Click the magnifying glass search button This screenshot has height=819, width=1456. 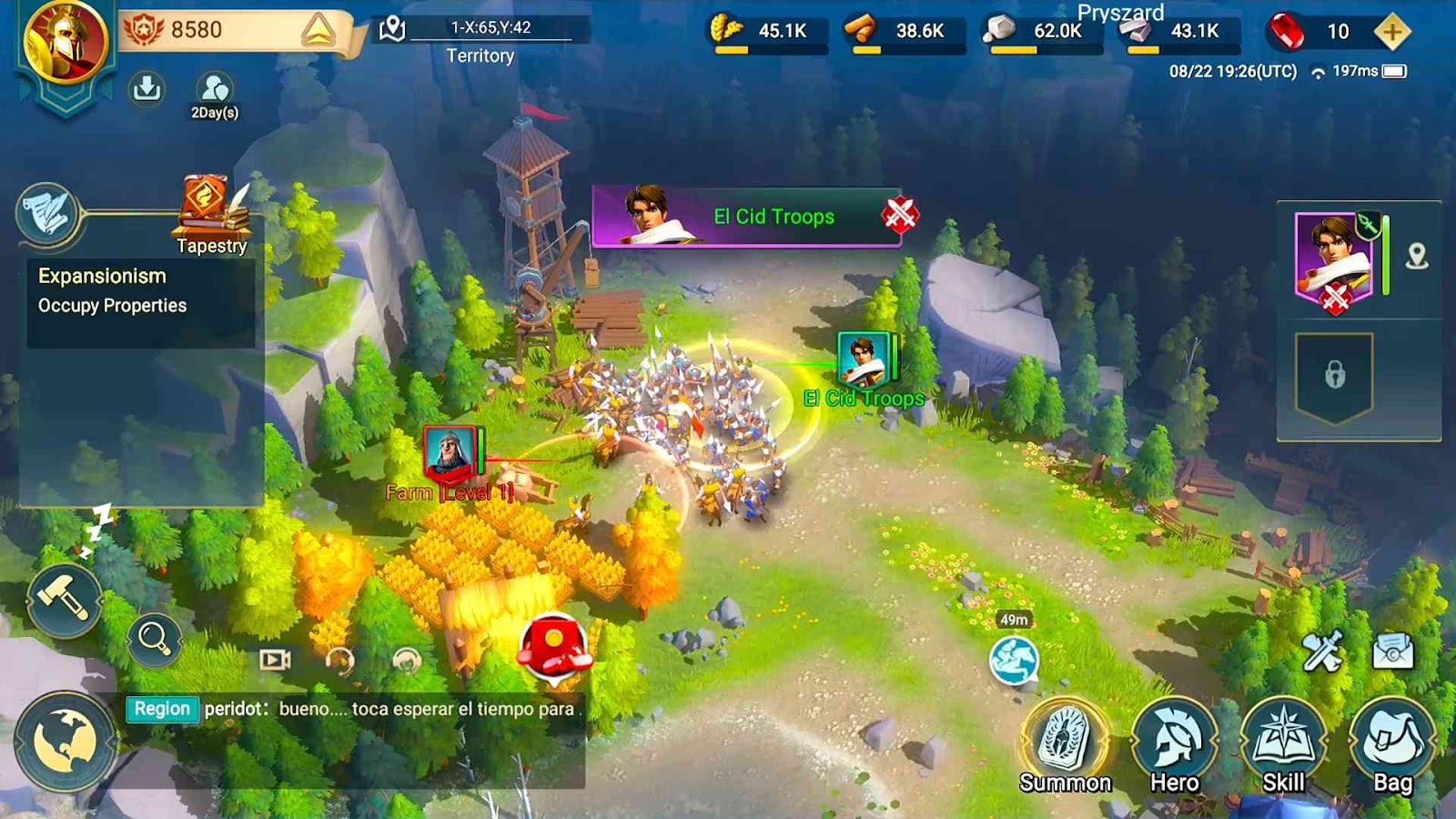tap(154, 639)
